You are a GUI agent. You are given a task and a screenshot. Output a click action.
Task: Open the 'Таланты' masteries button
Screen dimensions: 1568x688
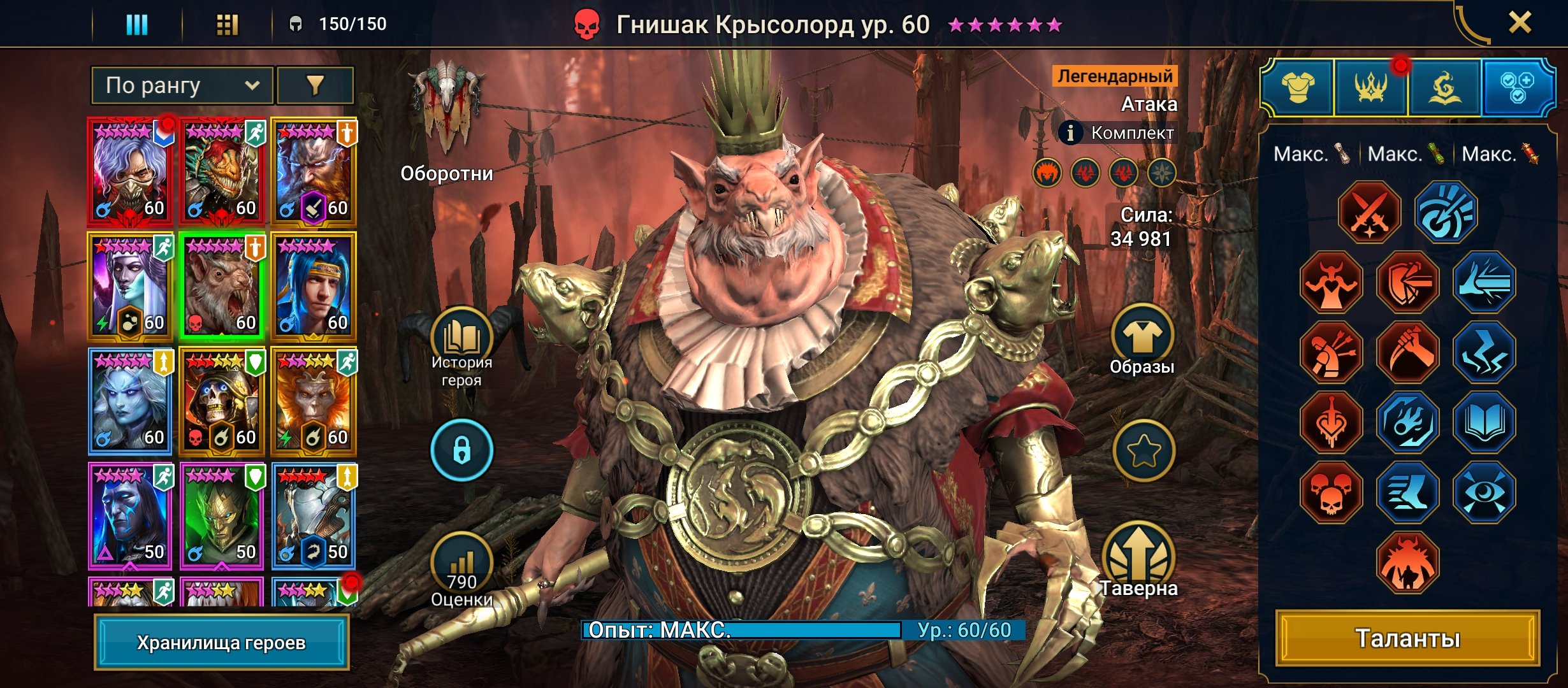click(x=1407, y=638)
